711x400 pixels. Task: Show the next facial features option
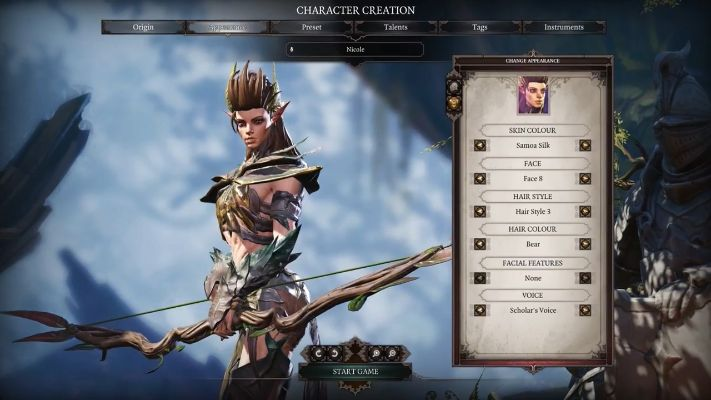click(x=585, y=277)
